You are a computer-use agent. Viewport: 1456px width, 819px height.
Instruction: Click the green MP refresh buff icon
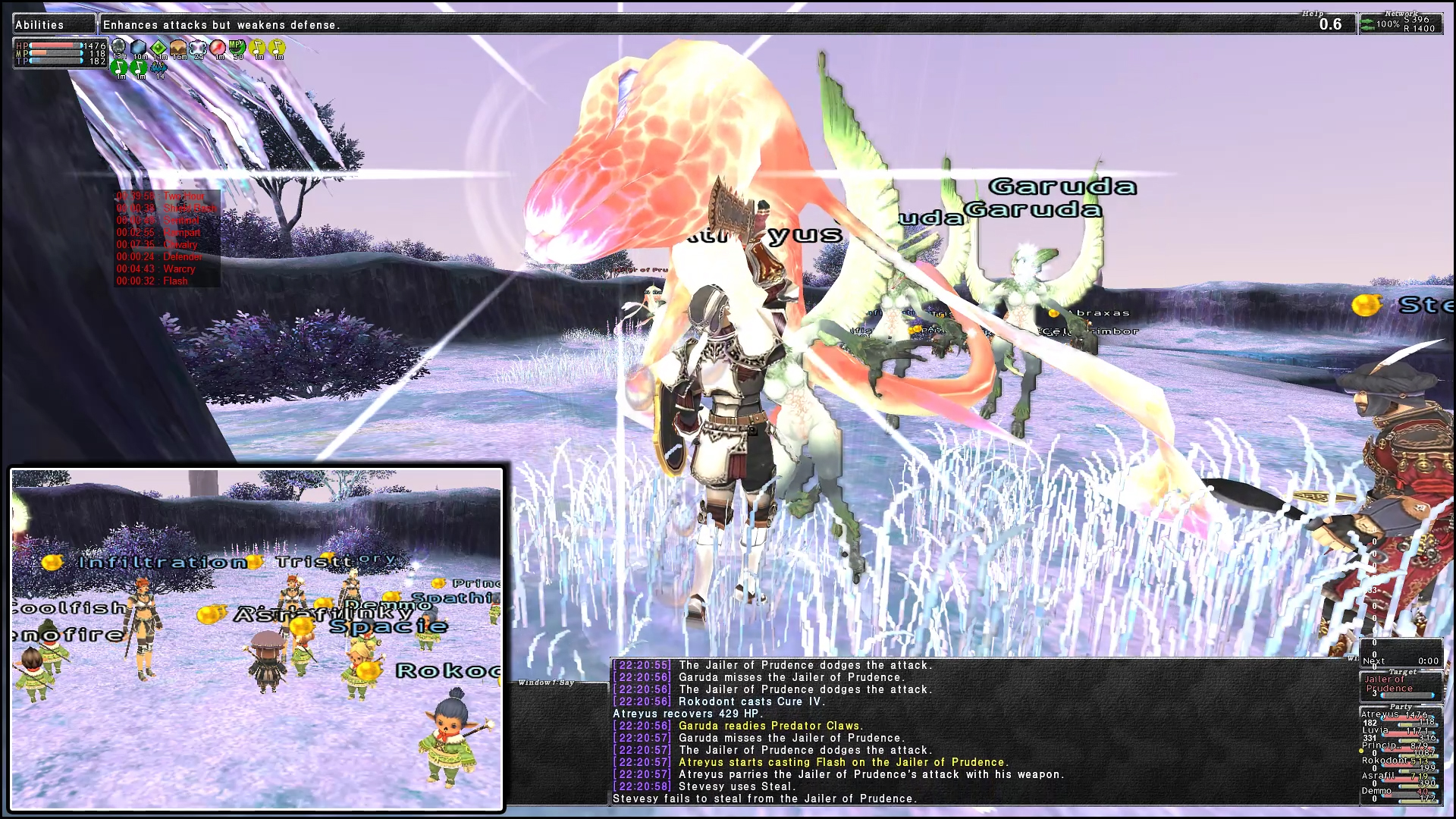[x=237, y=48]
